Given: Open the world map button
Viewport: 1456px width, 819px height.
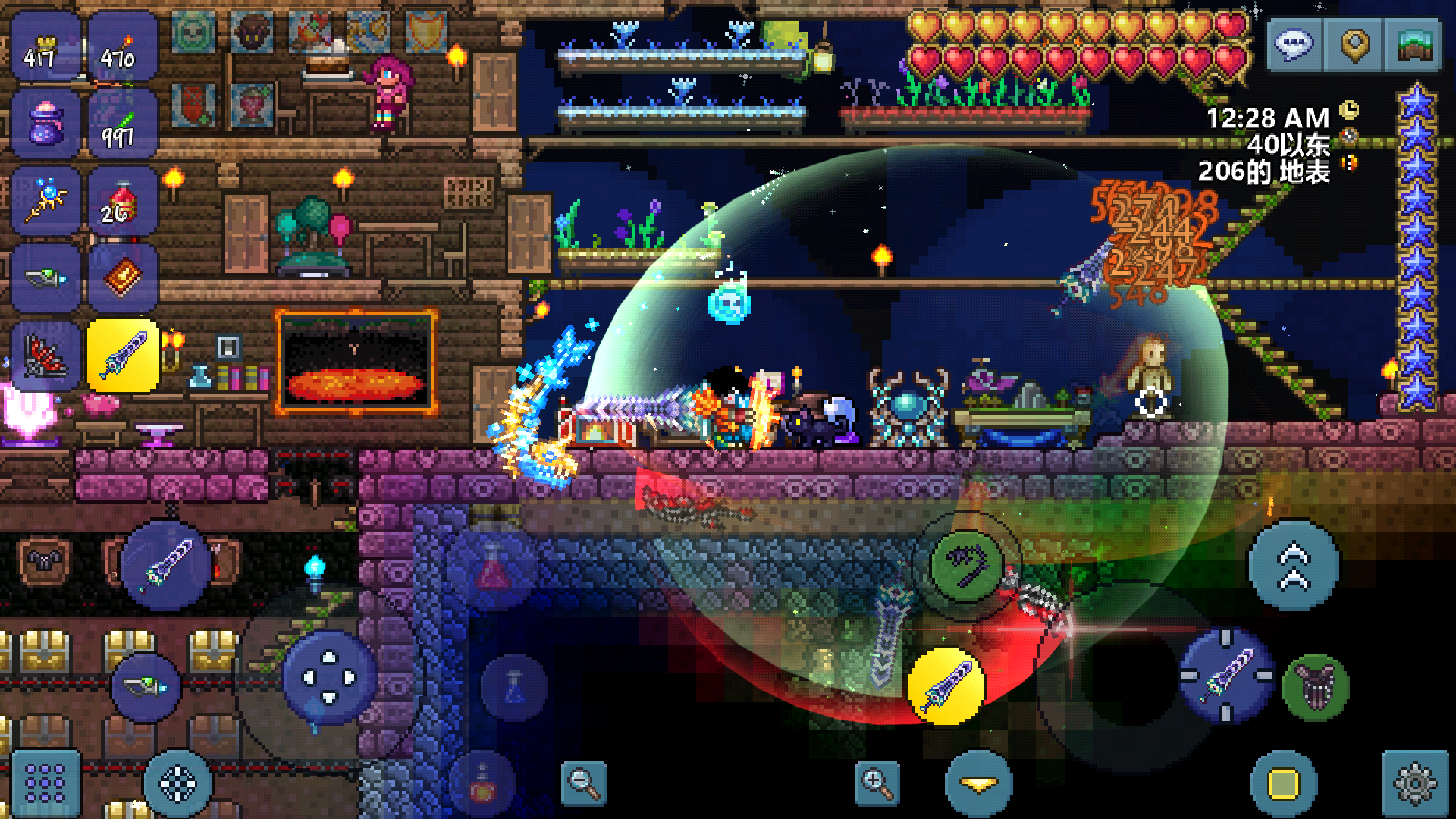Looking at the screenshot, I should [1412, 45].
